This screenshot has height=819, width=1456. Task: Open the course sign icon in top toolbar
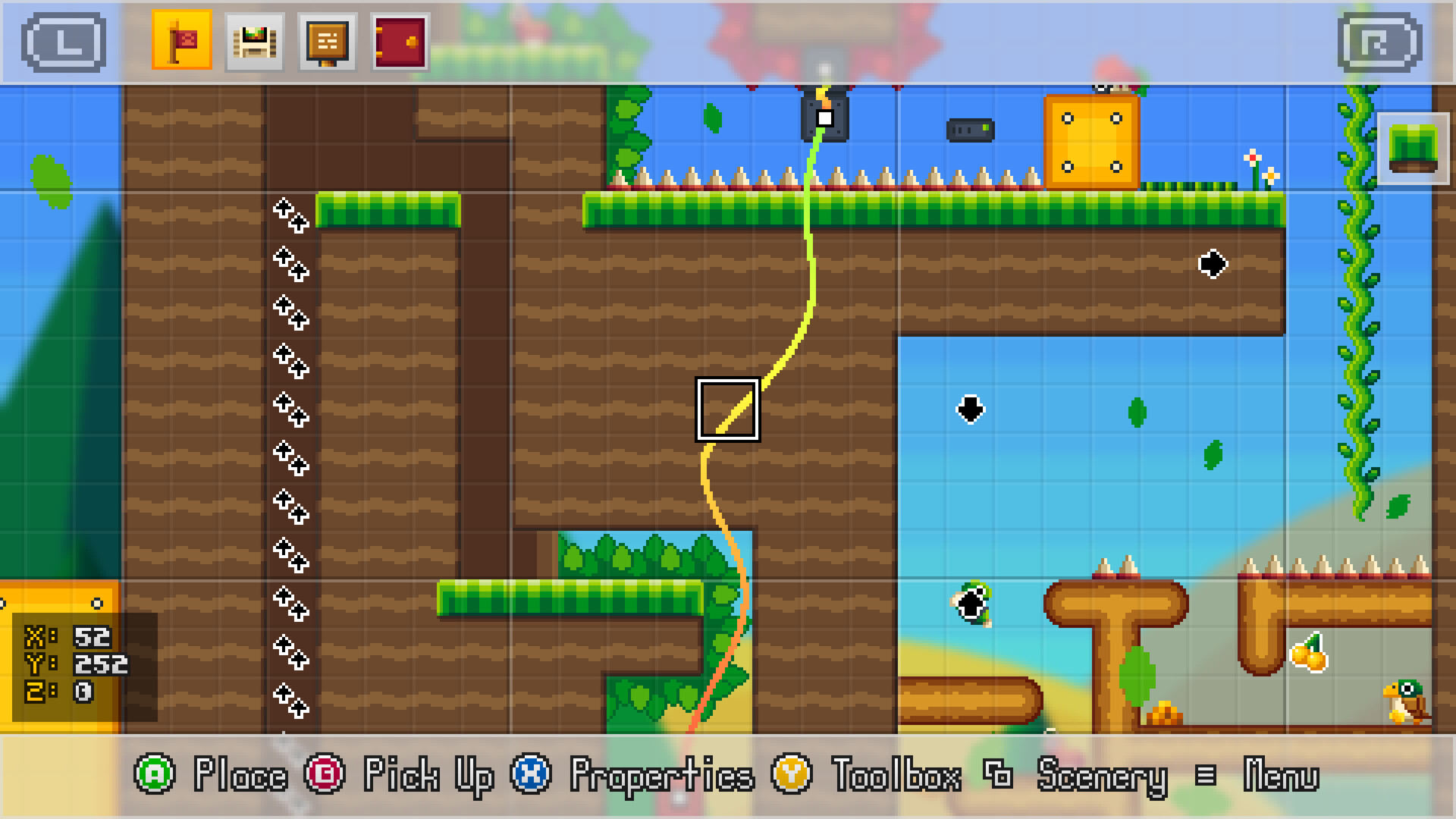328,39
